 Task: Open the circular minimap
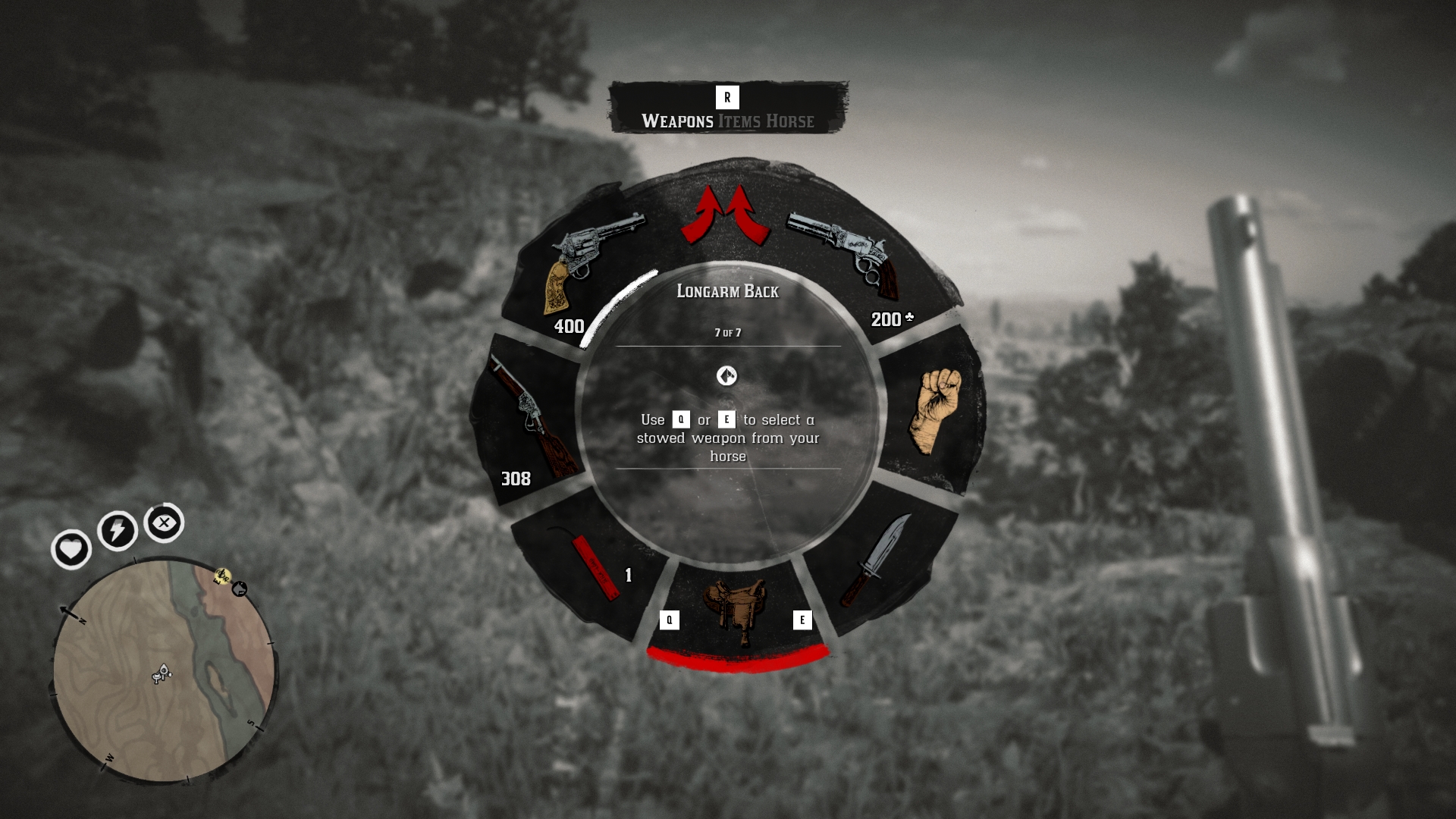[x=163, y=671]
